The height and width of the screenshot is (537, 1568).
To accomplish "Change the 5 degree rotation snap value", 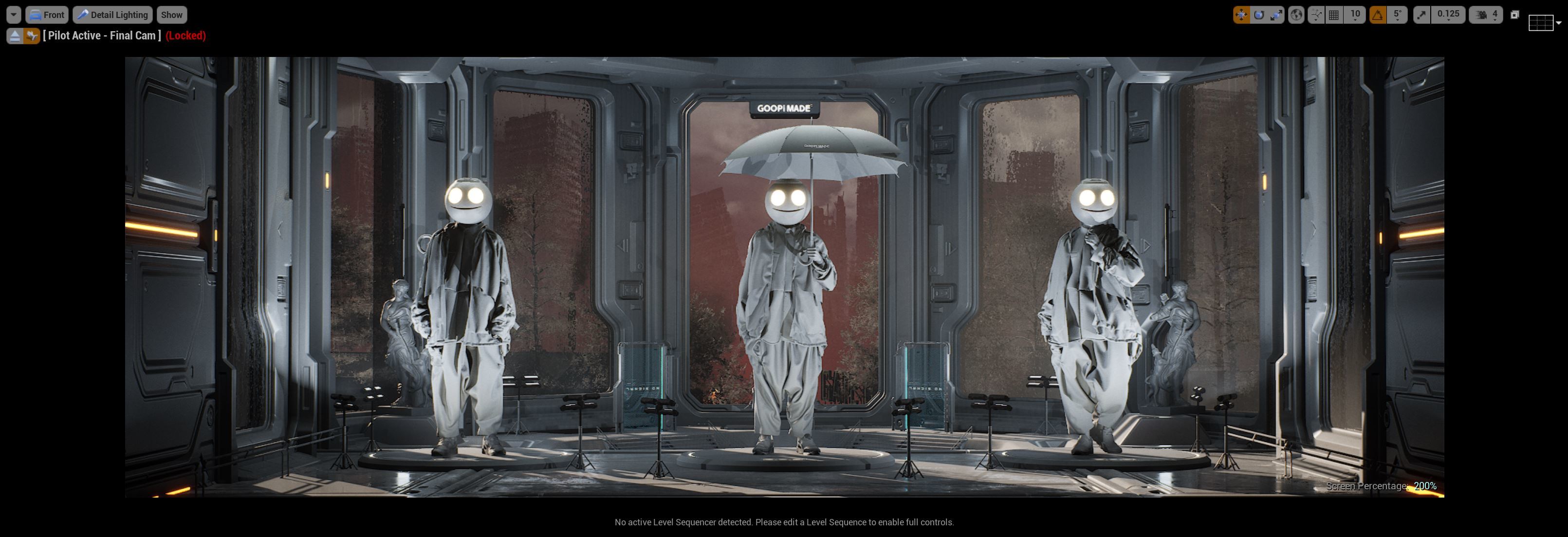I will [1398, 15].
